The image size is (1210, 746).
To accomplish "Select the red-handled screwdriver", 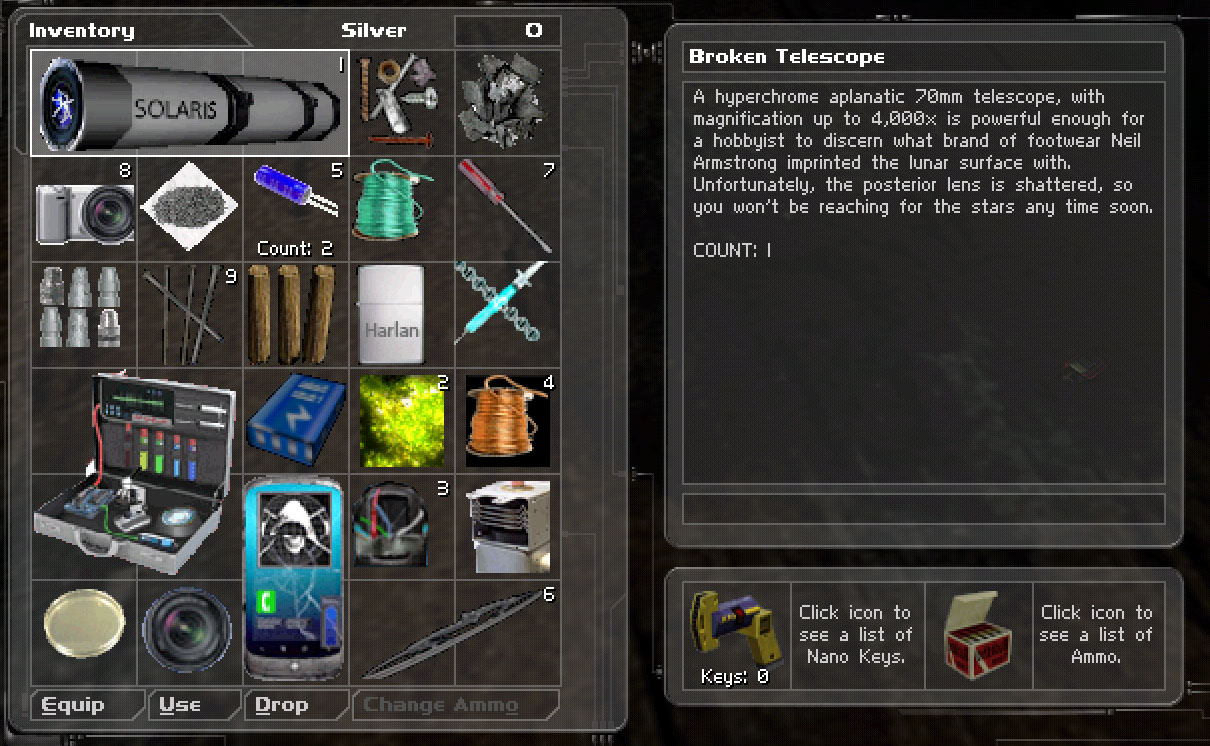I will pyautogui.click(x=506, y=208).
